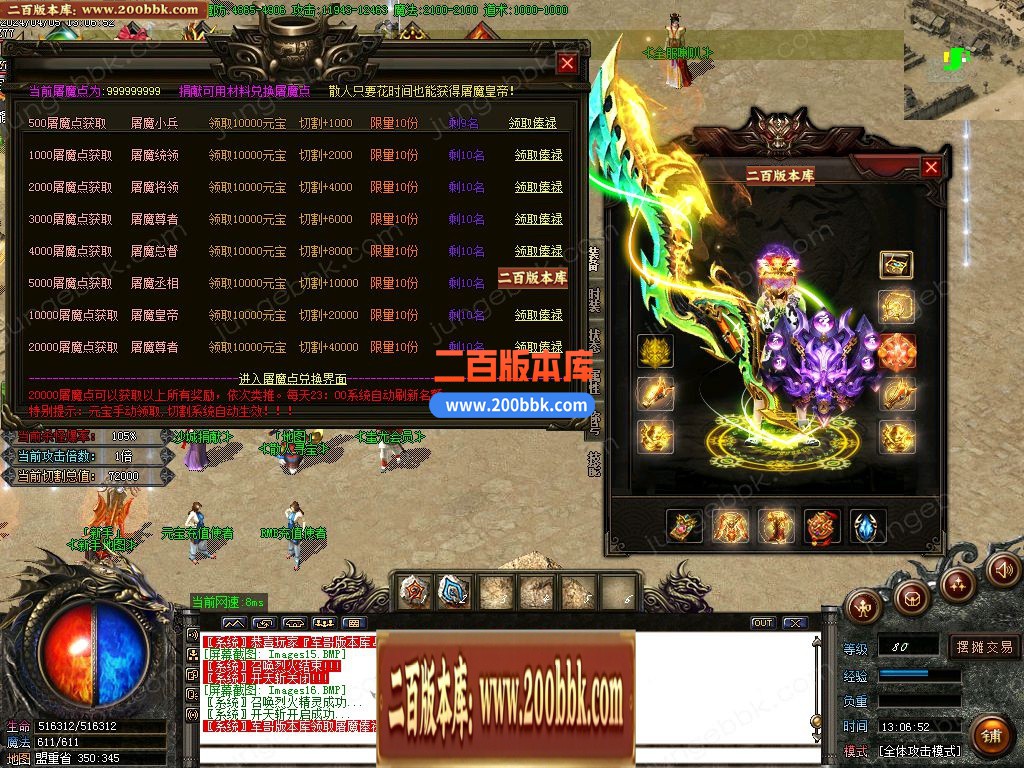Select the blue crystal gem slot

(867, 526)
